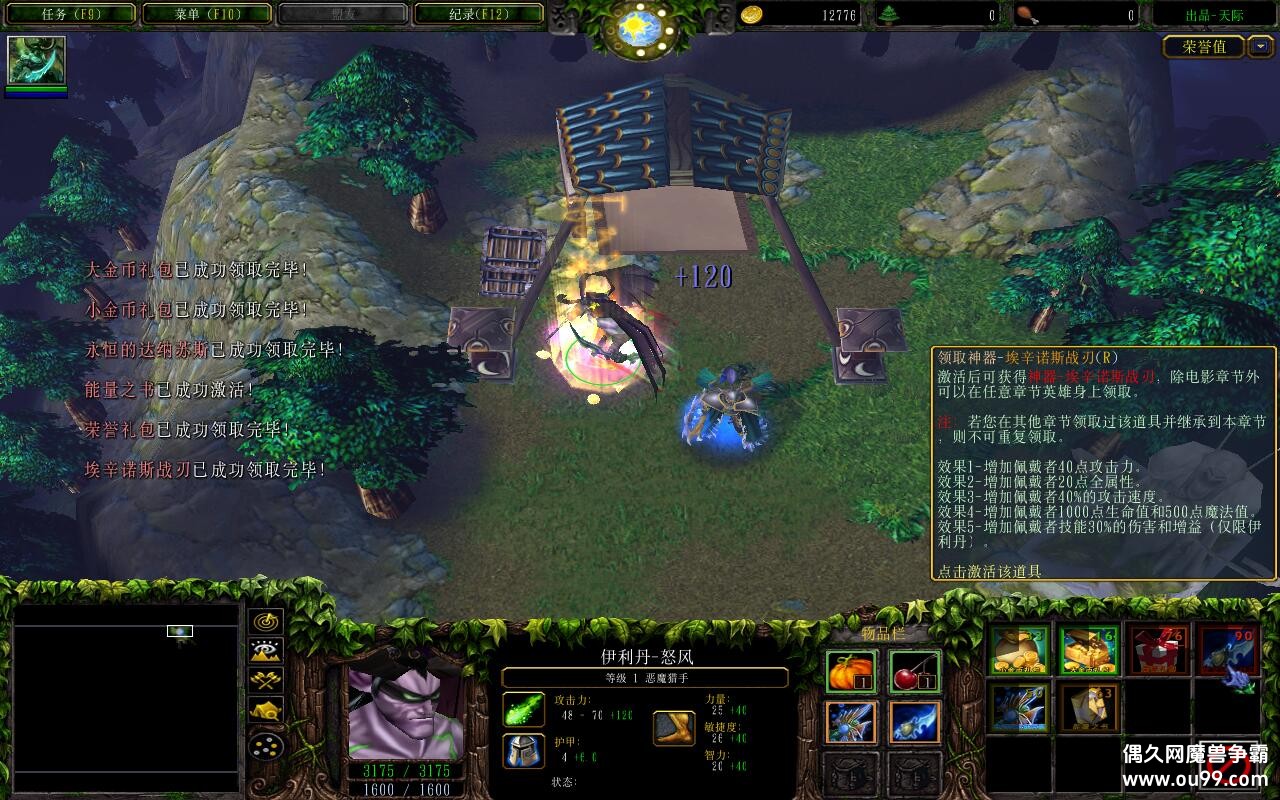Screen dimensions: 1280x800
Task: Click the scroll item numbered 63
Action: (1088, 707)
